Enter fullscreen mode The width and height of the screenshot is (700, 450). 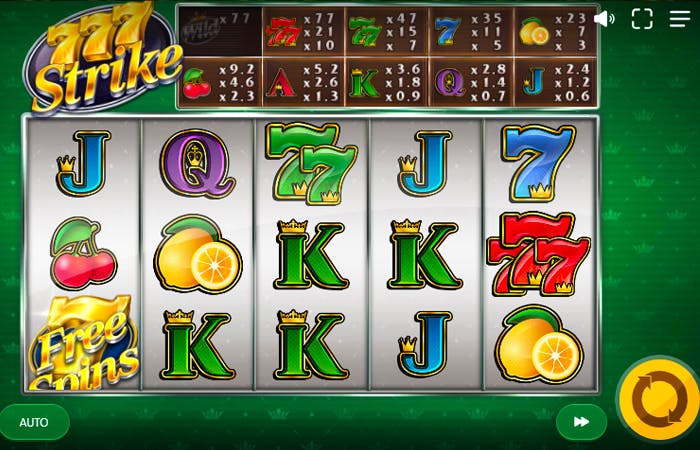(x=642, y=19)
